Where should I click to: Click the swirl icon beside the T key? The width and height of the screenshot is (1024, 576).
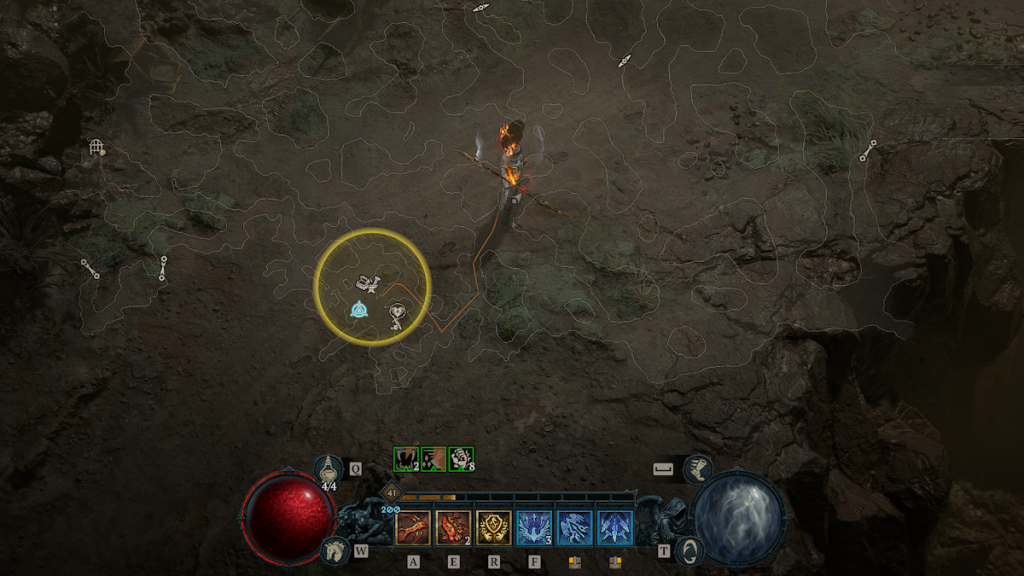click(689, 549)
